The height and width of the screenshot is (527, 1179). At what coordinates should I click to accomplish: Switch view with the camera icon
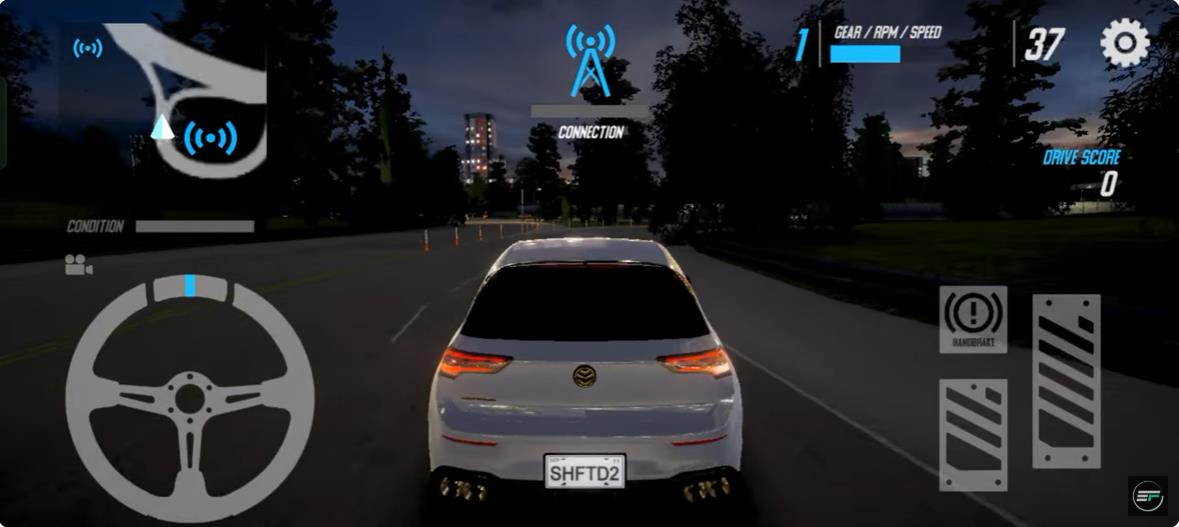pos(78,265)
